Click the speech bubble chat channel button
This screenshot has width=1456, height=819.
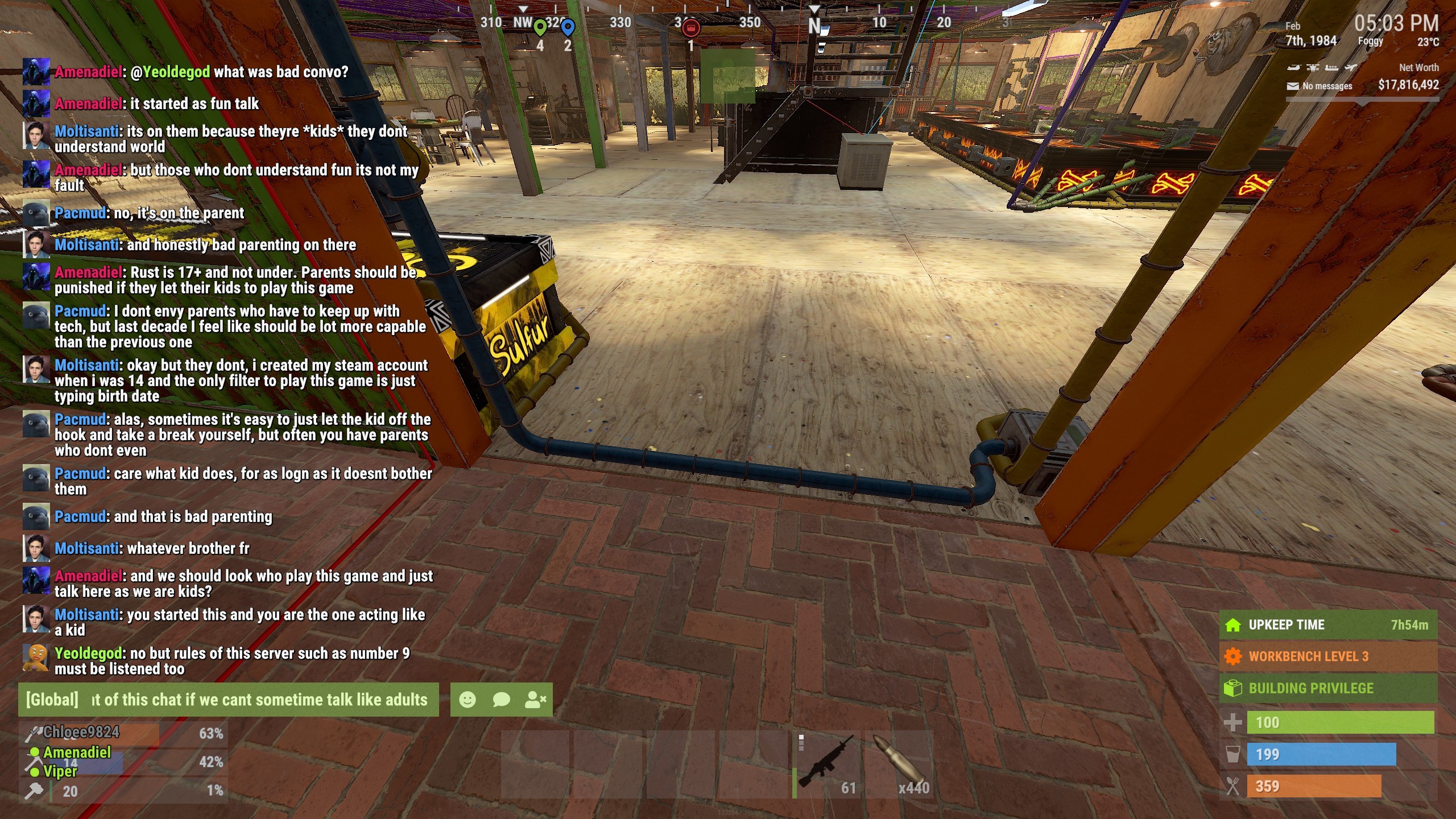(x=501, y=700)
